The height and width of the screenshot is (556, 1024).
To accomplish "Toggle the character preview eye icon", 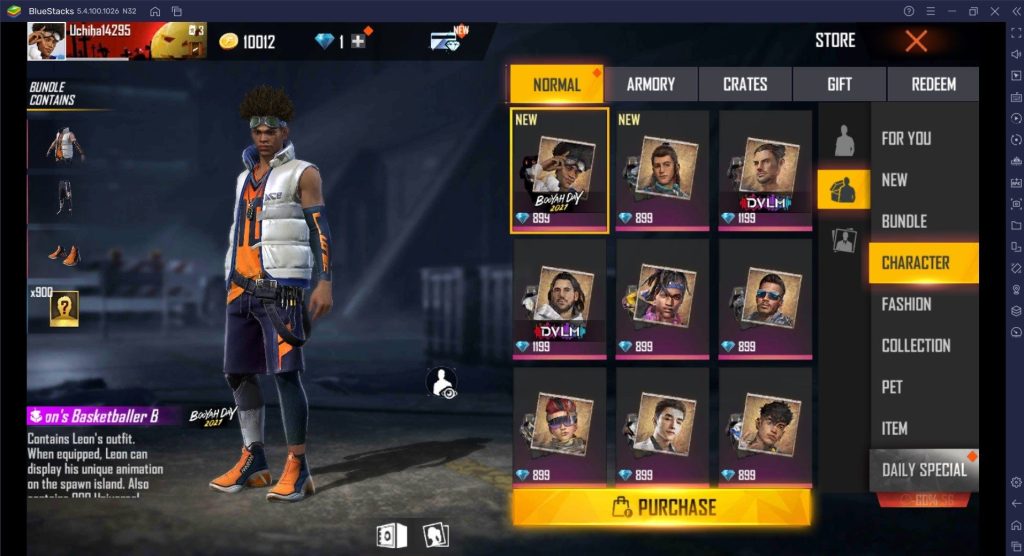I will [x=441, y=383].
